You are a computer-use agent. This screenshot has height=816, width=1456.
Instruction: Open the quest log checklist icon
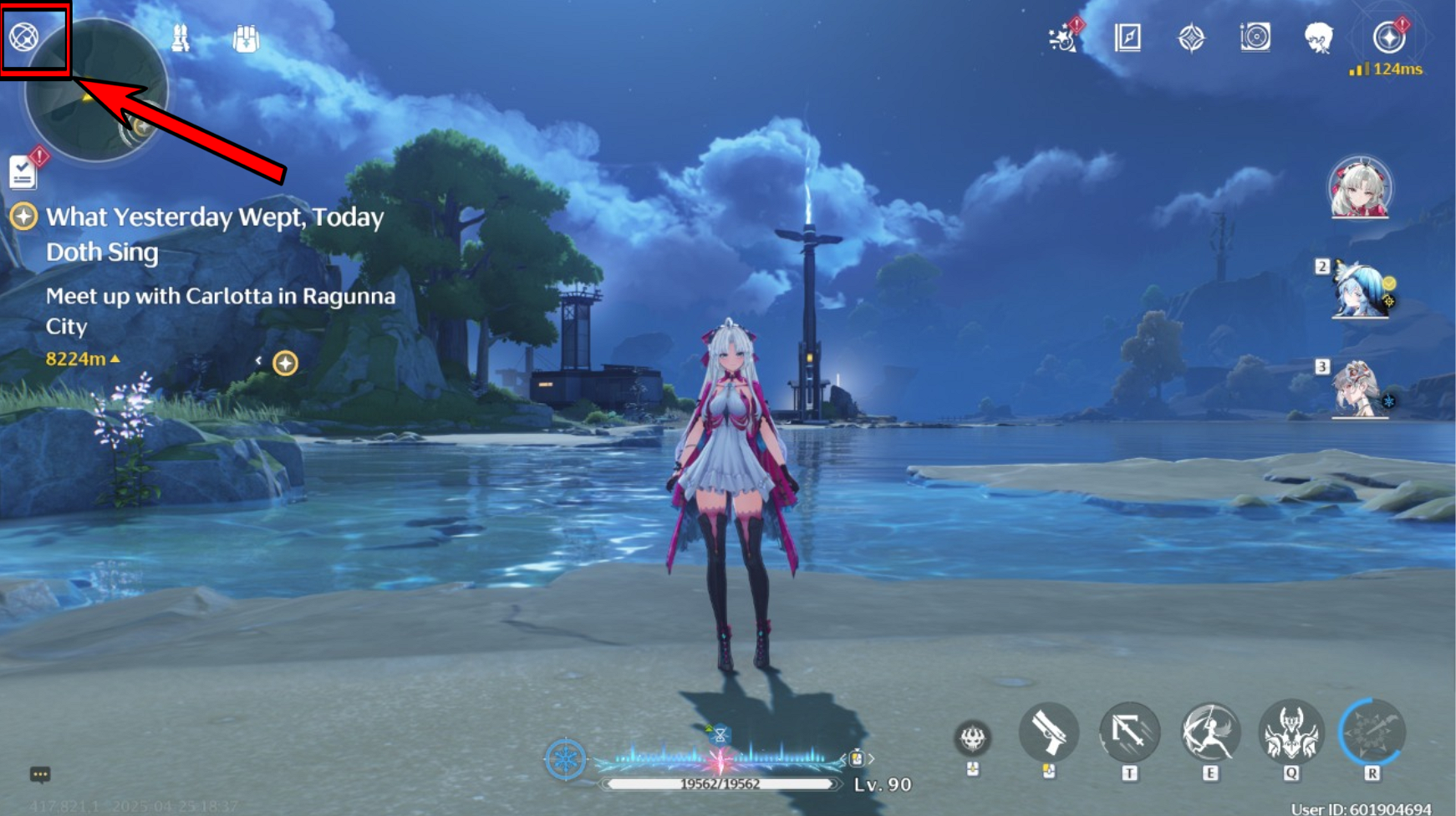click(x=23, y=172)
